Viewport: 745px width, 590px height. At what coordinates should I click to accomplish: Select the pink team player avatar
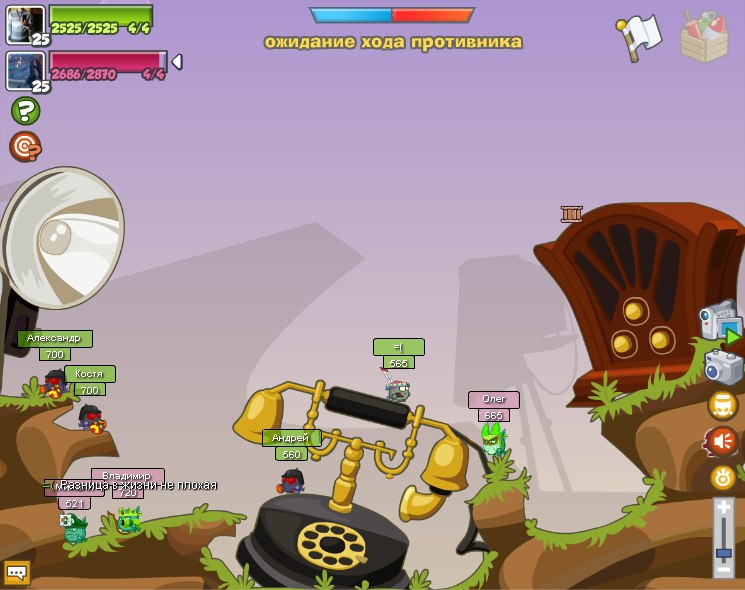(26, 70)
